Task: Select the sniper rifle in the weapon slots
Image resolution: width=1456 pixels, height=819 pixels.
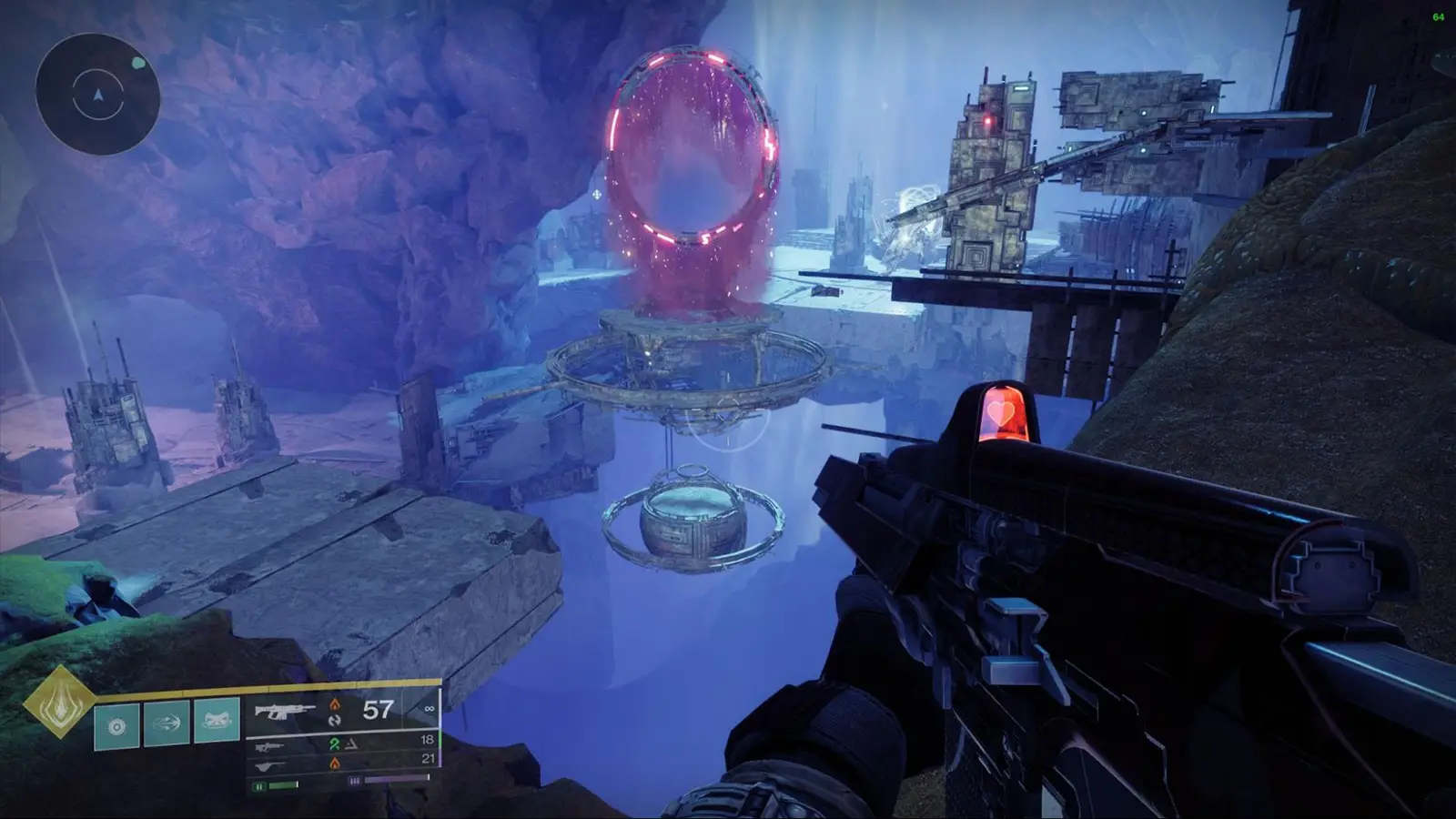Action: pyautogui.click(x=268, y=746)
